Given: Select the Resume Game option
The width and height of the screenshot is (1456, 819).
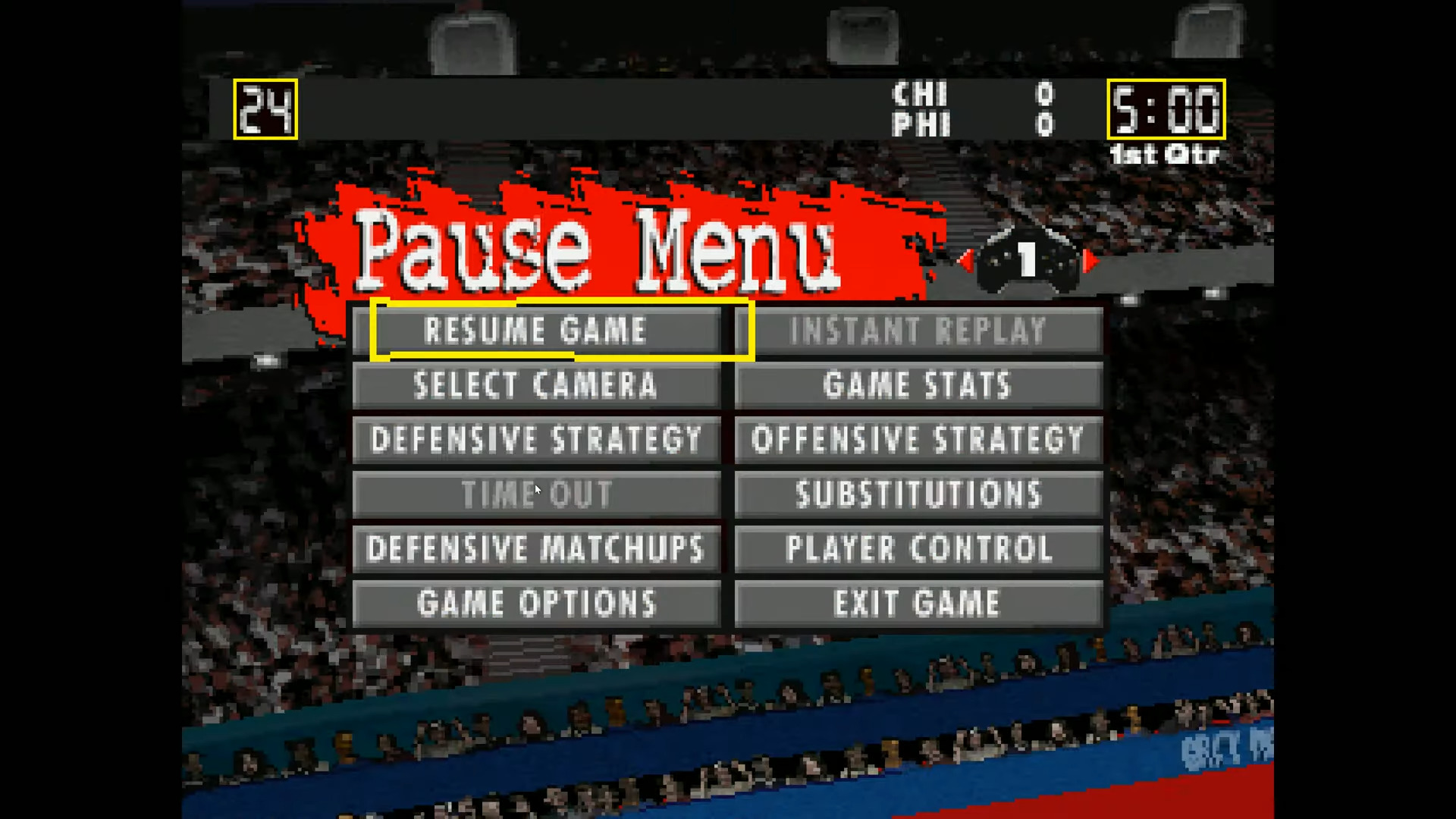Looking at the screenshot, I should pos(538,329).
